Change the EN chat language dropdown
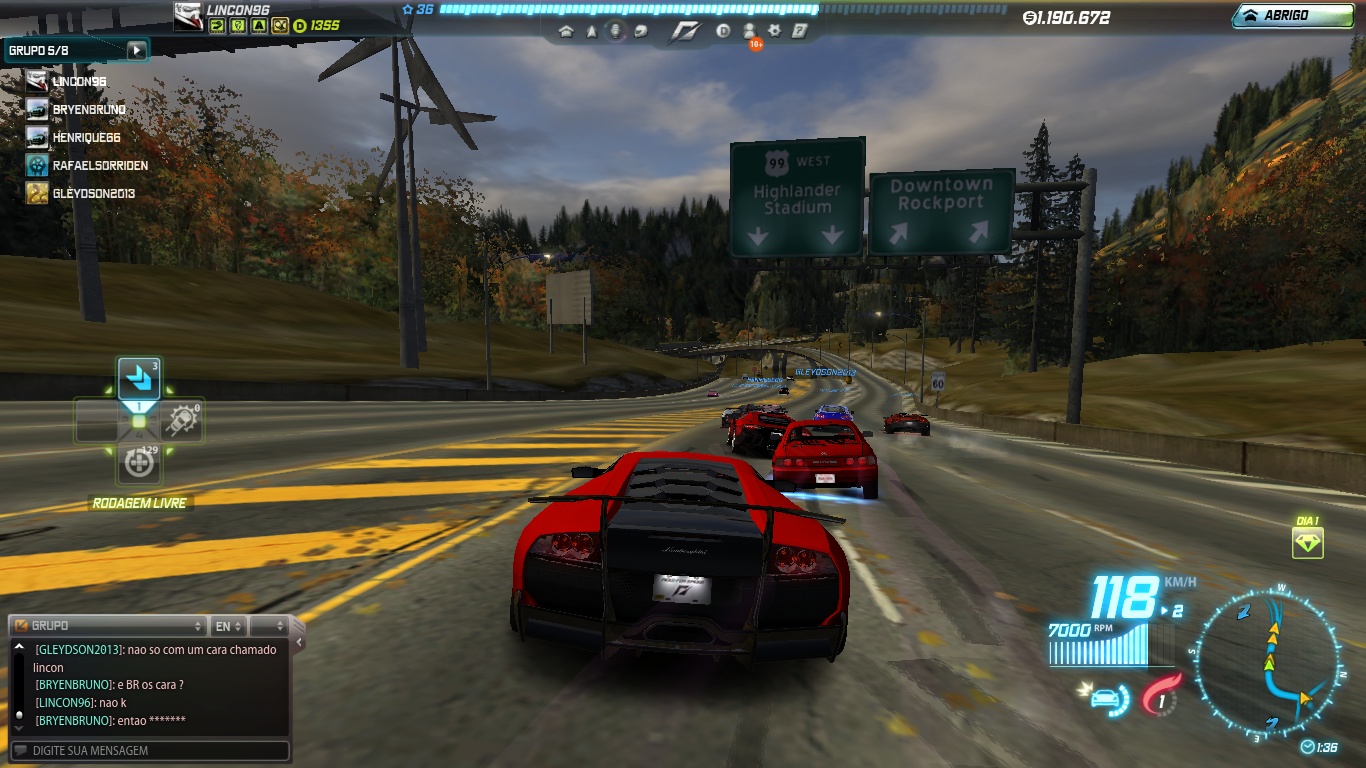This screenshot has width=1366, height=768. 228,626
